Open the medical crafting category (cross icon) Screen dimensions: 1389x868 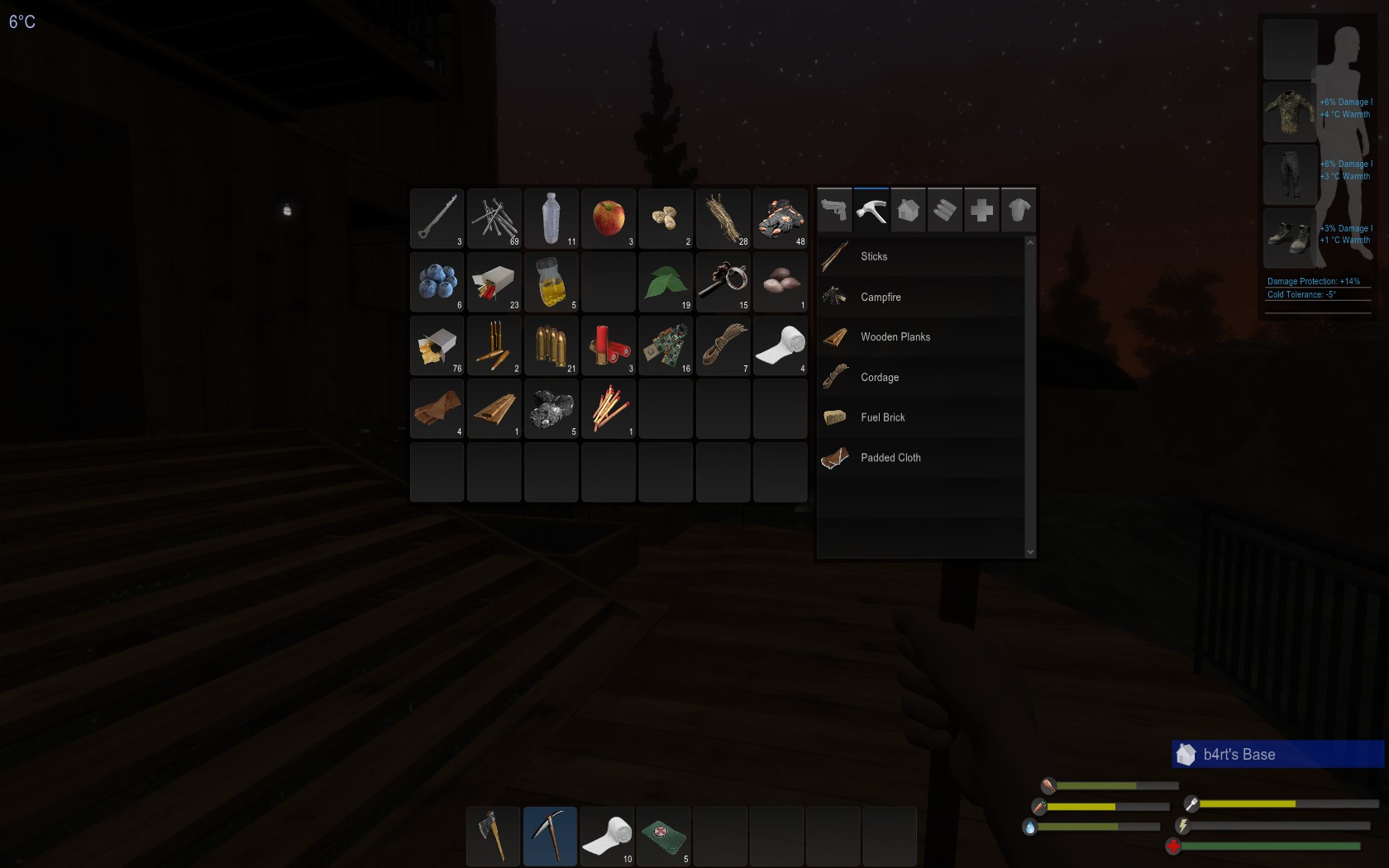point(981,210)
